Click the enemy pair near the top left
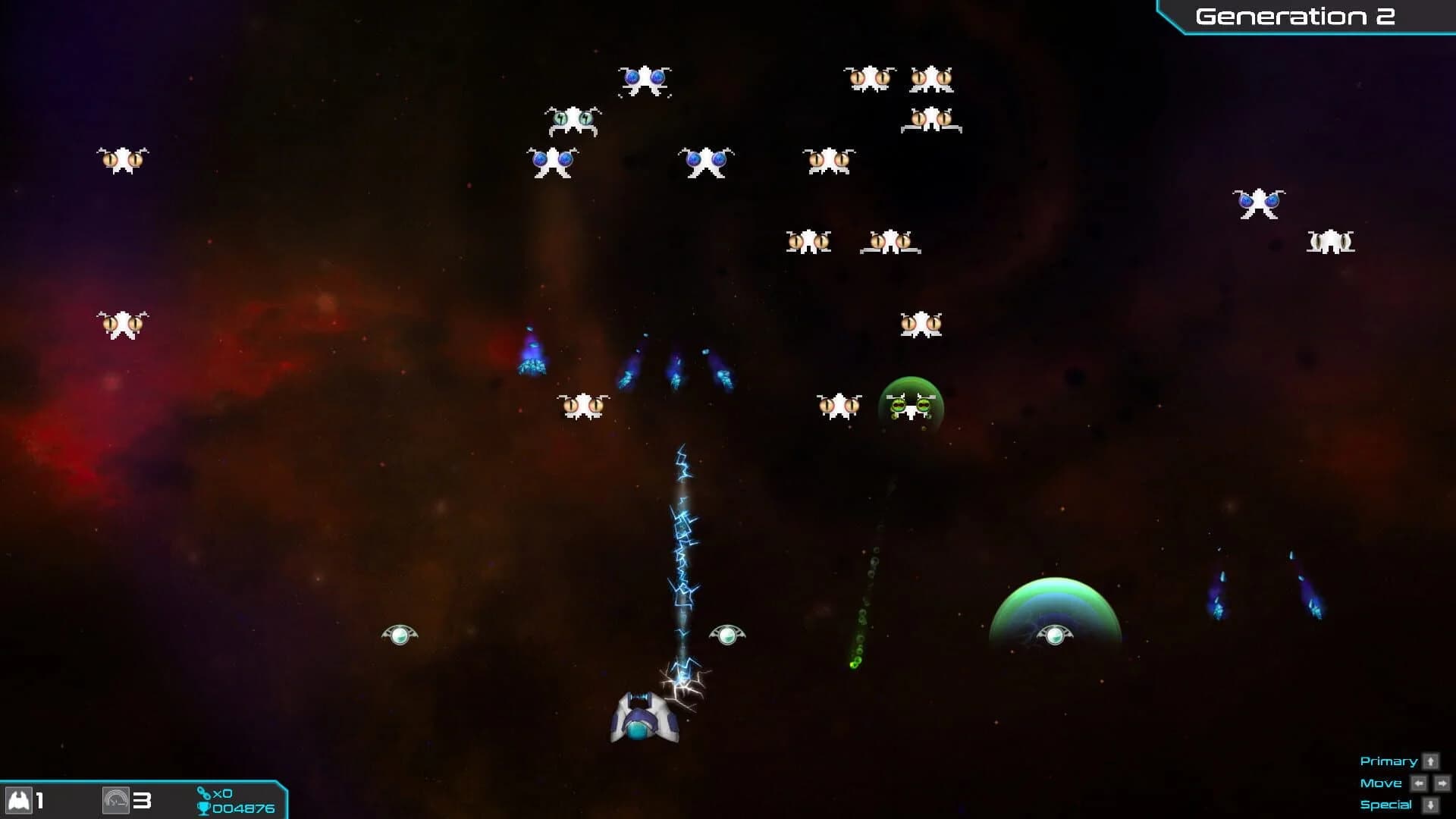 click(121, 160)
